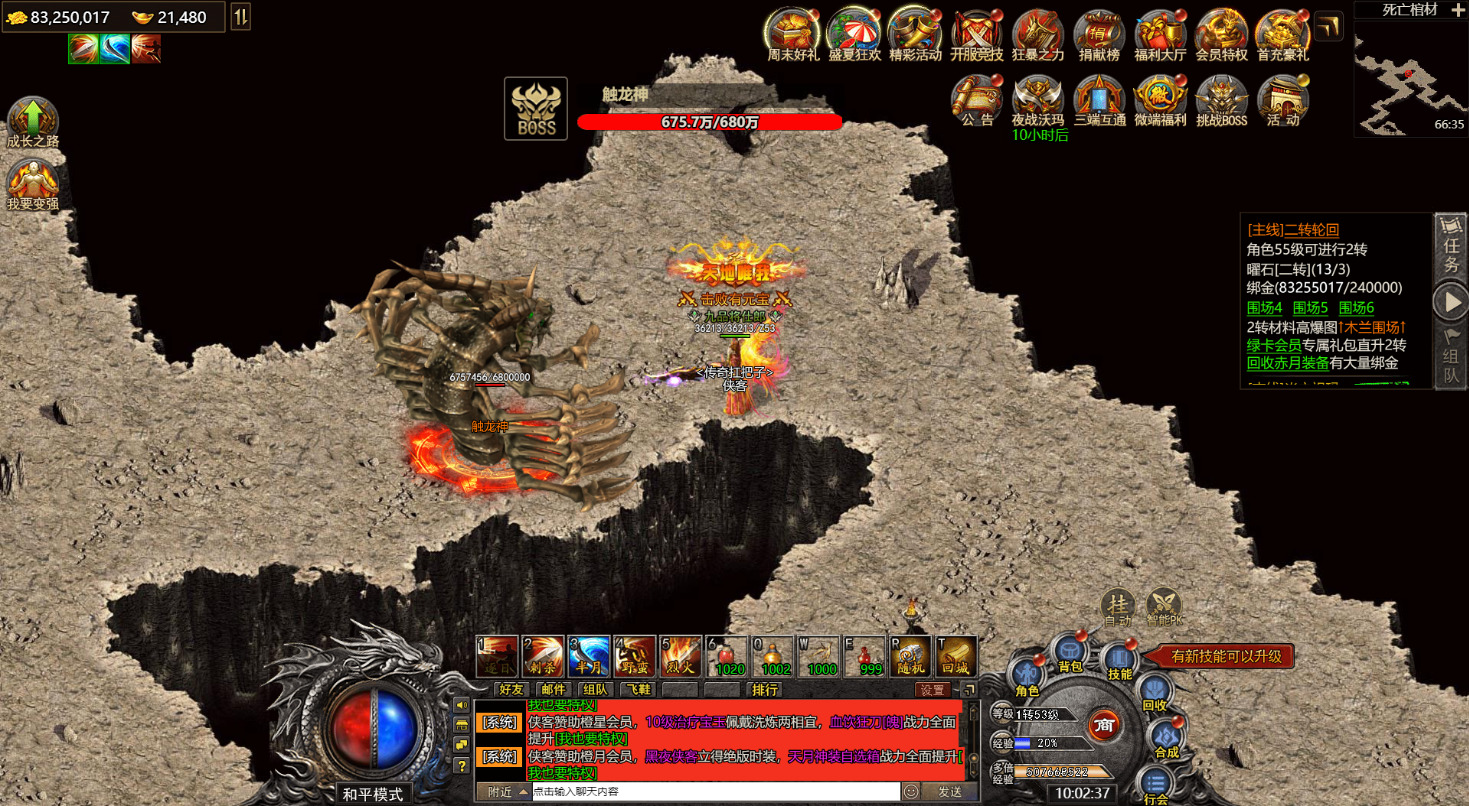Use the 半月 skill in the hotbar
The height and width of the screenshot is (806, 1469).
(589, 656)
